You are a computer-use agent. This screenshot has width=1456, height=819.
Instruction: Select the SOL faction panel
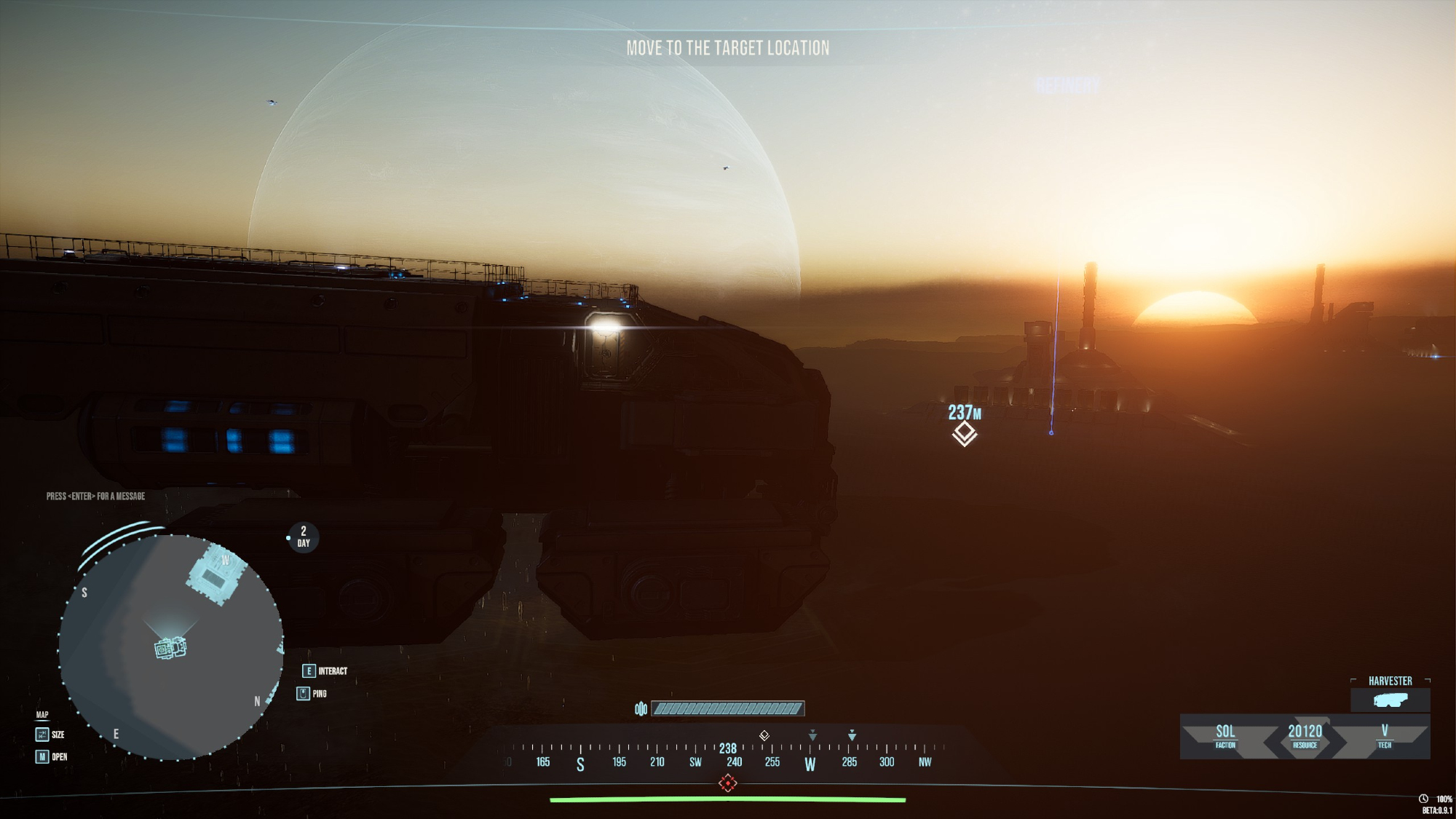[1225, 735]
